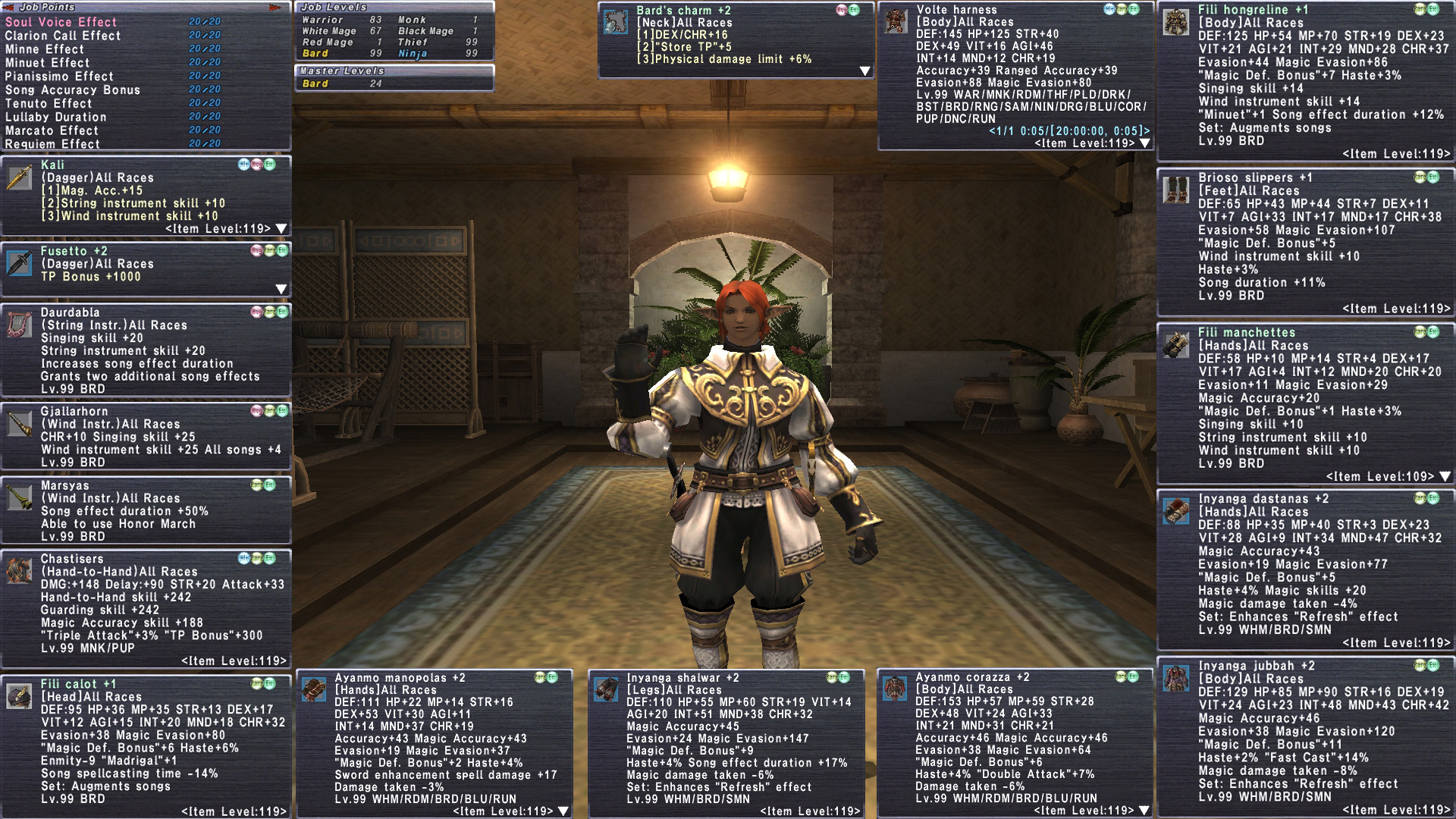Select the Lullaby Duration job point entry
The width and height of the screenshot is (1456, 819).
[55, 117]
